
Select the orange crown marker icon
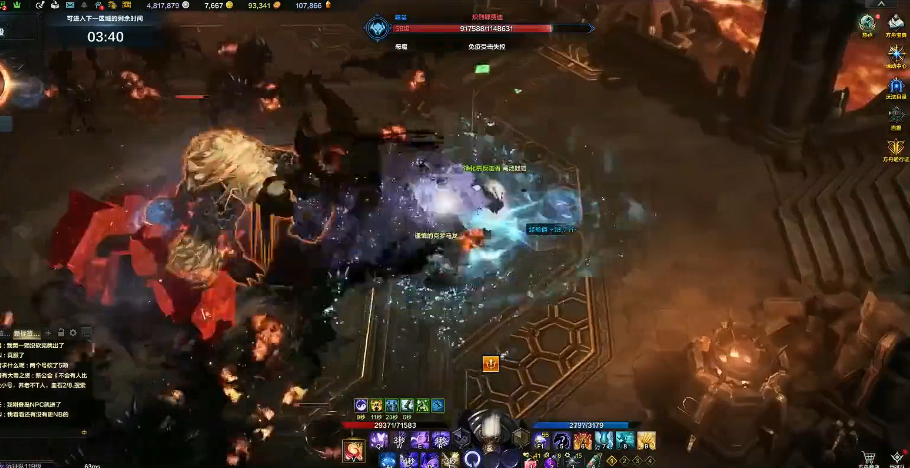(x=491, y=364)
